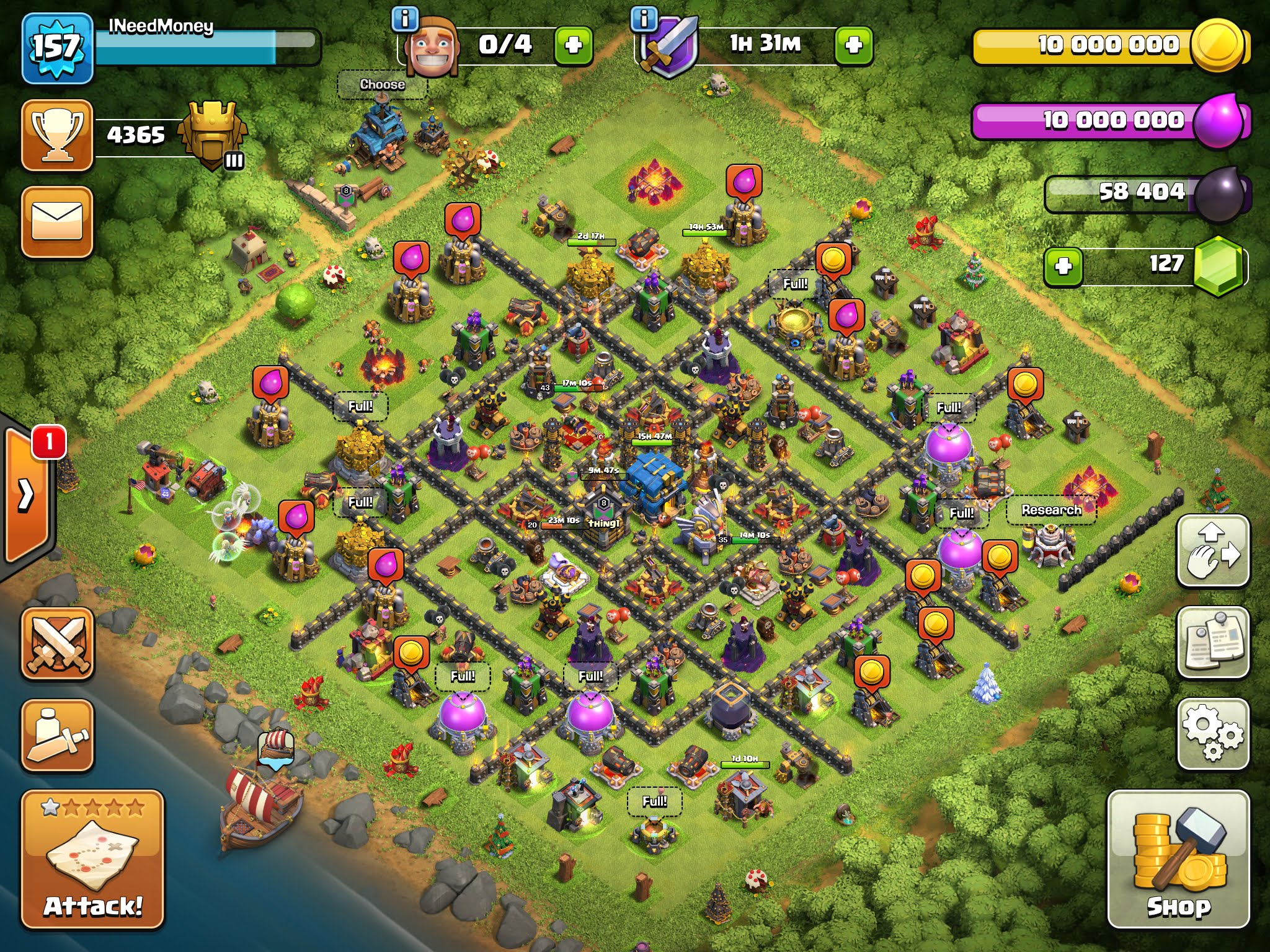Viewport: 1270px width, 952px height.
Task: Start an attack with the Attack! button
Action: (x=93, y=859)
